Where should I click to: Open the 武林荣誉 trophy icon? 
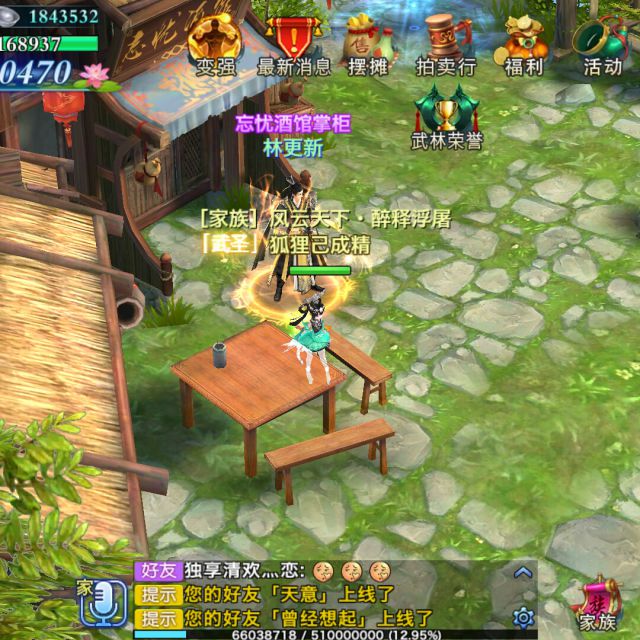[x=446, y=115]
